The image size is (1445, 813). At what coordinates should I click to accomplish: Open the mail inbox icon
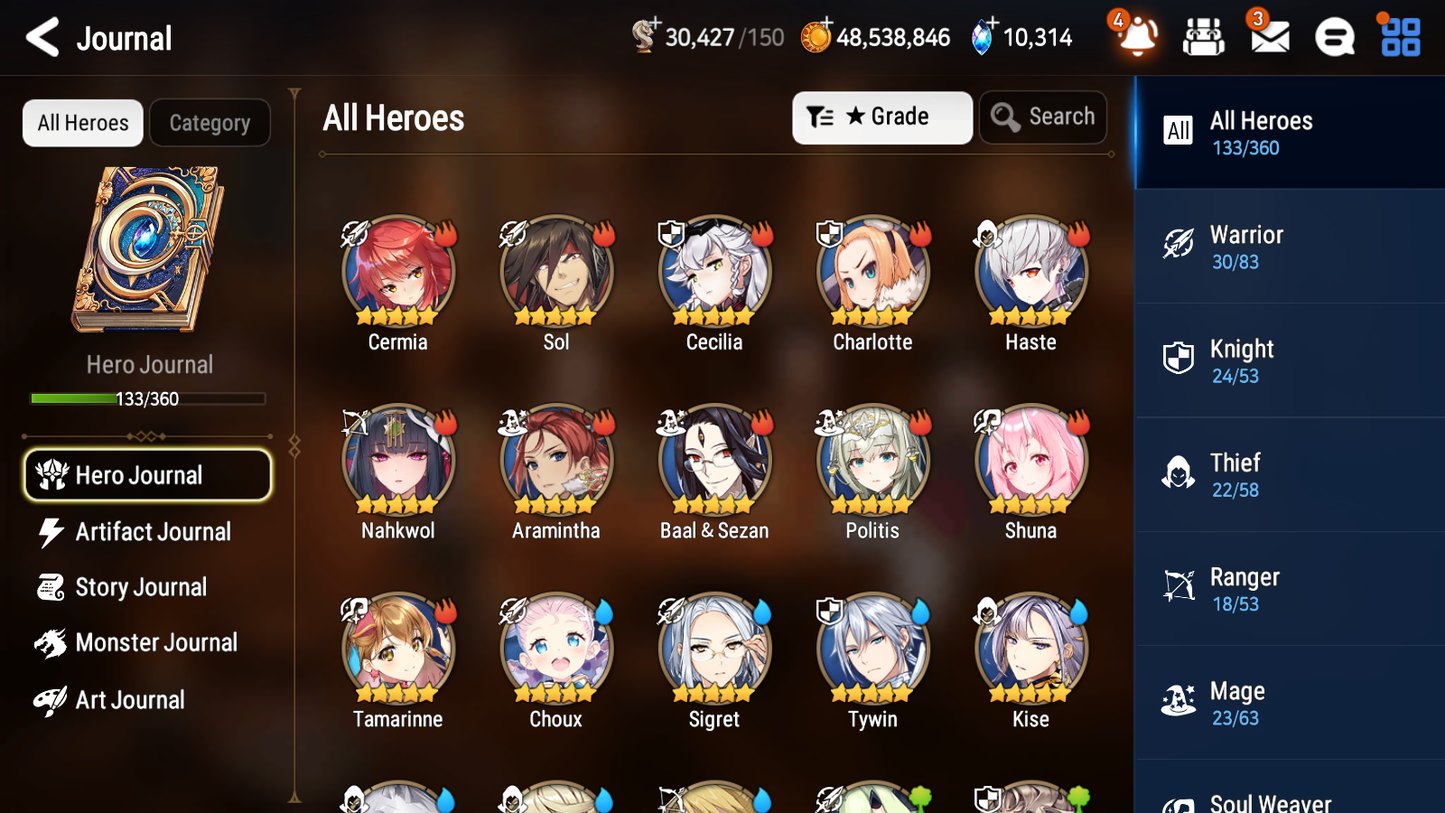pos(1268,37)
